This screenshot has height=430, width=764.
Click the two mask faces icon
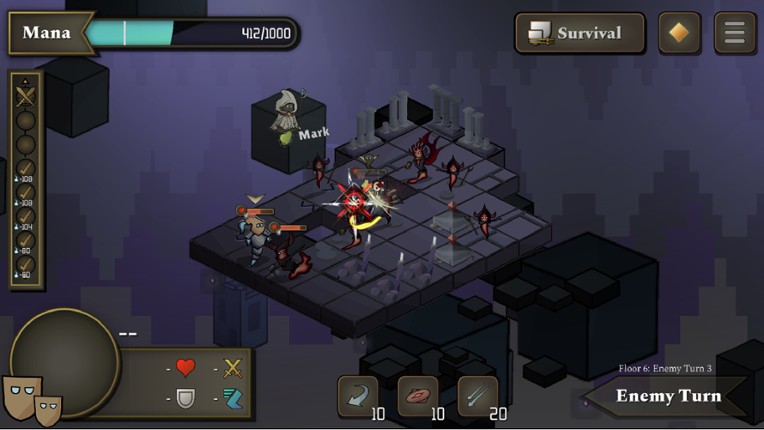pyautogui.click(x=32, y=399)
